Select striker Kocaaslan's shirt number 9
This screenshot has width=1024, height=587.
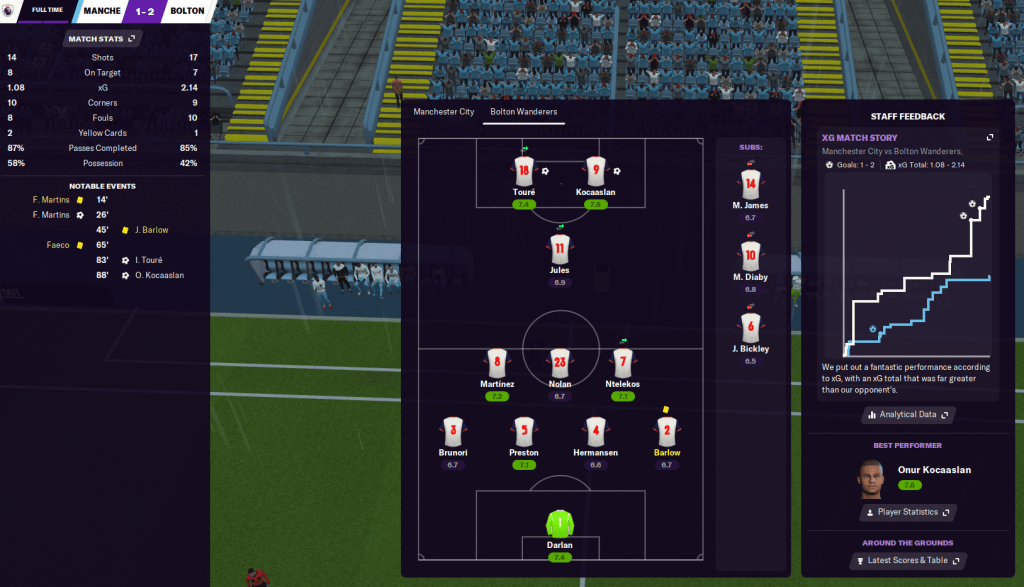tap(596, 170)
